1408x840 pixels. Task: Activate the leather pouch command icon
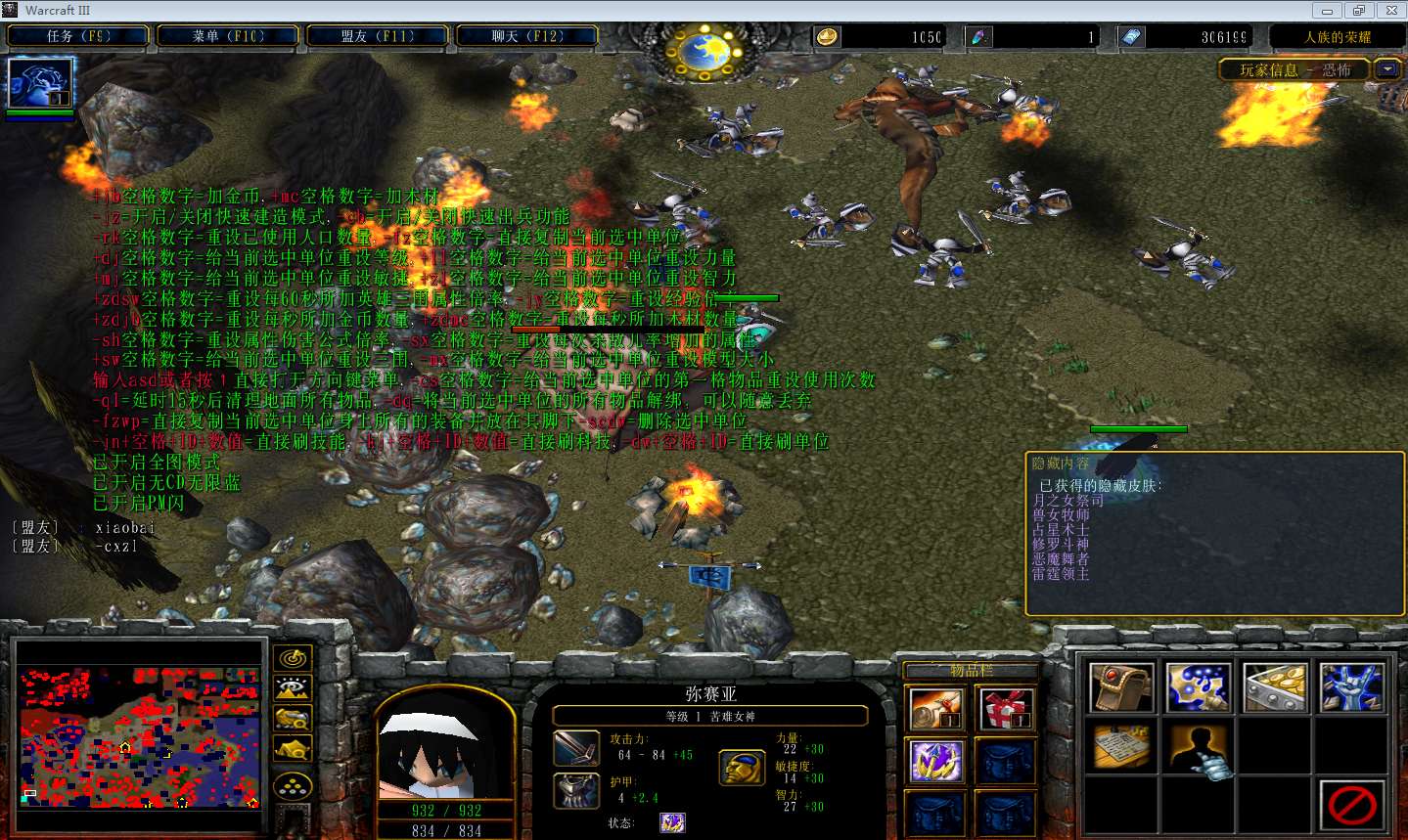1121,686
